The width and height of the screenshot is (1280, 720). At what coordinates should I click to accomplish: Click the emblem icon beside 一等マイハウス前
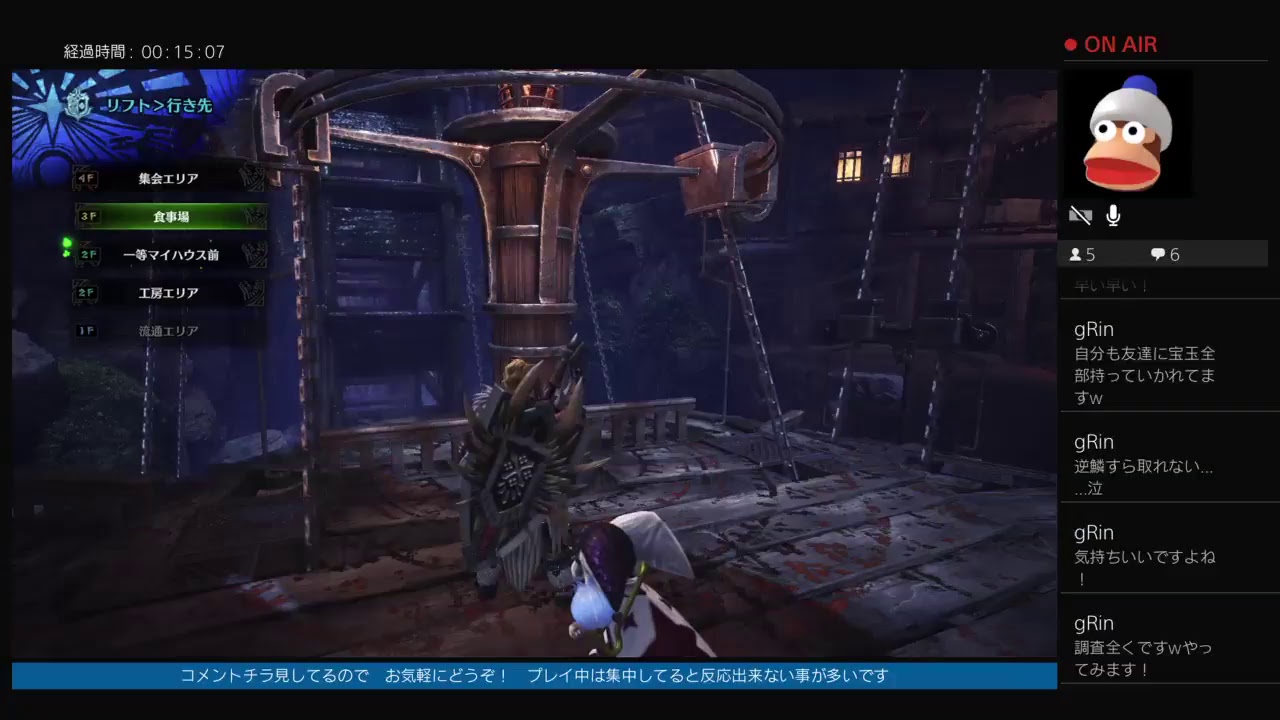pos(253,254)
